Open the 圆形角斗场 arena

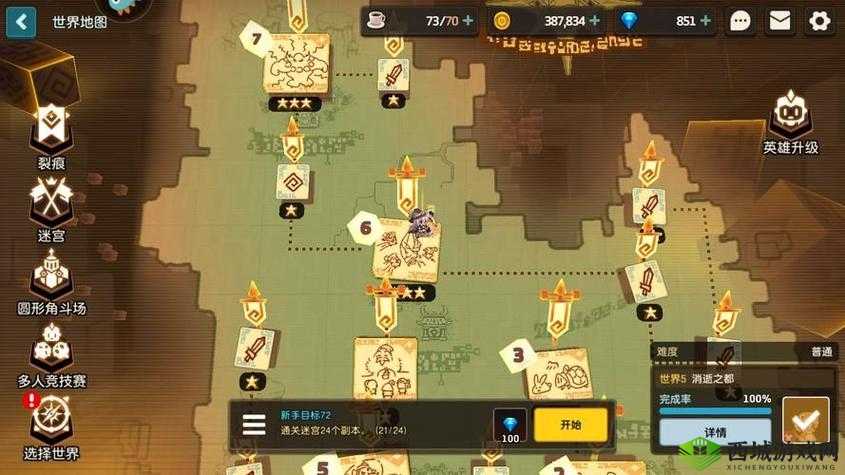point(50,278)
